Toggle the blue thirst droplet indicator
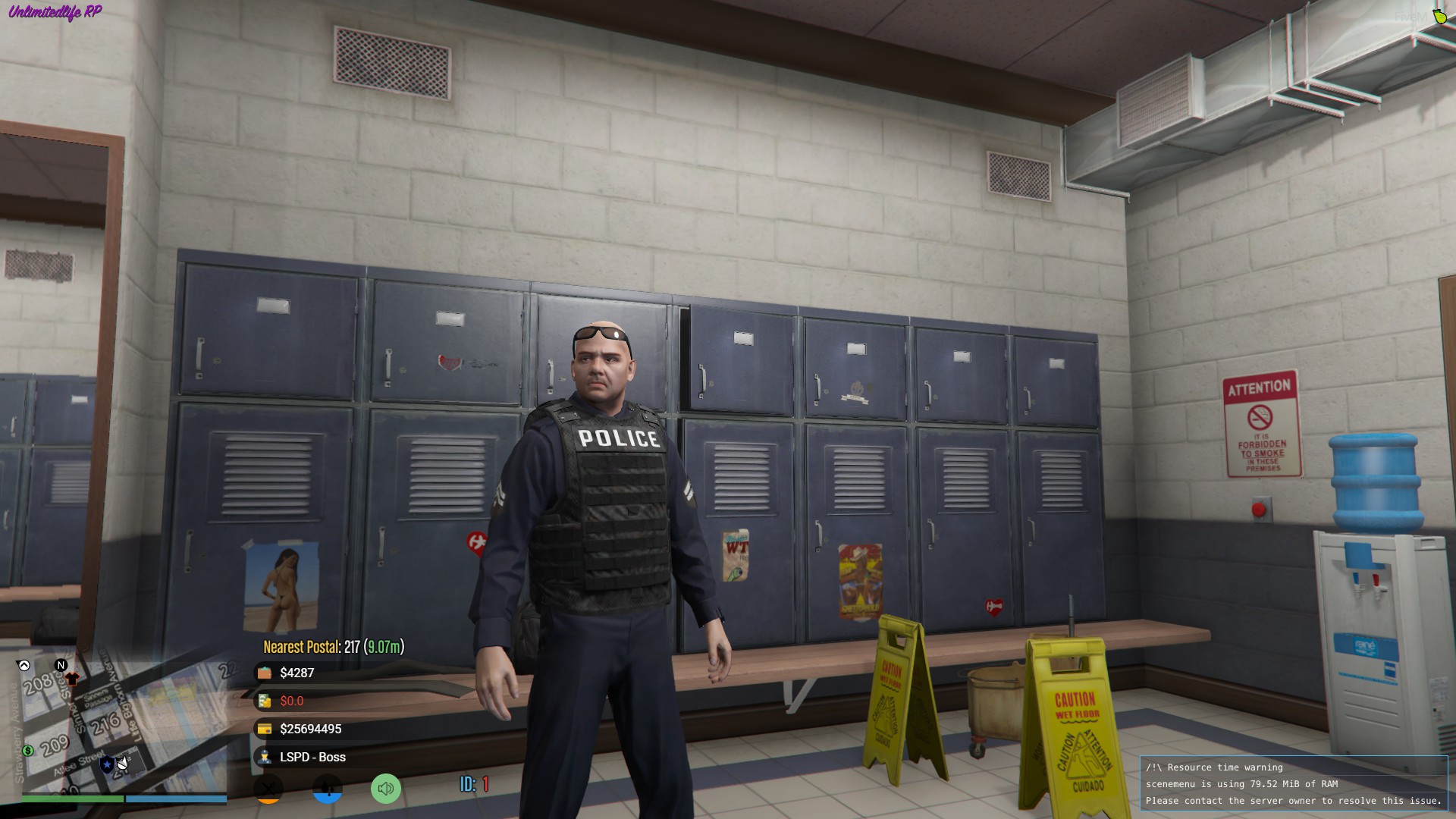Viewport: 1456px width, 819px height. pyautogui.click(x=328, y=789)
